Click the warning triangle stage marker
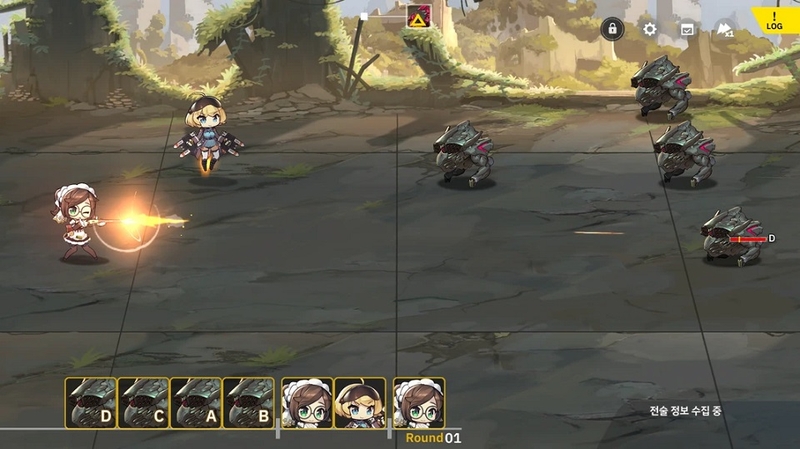The image size is (800, 449). pyautogui.click(x=418, y=18)
